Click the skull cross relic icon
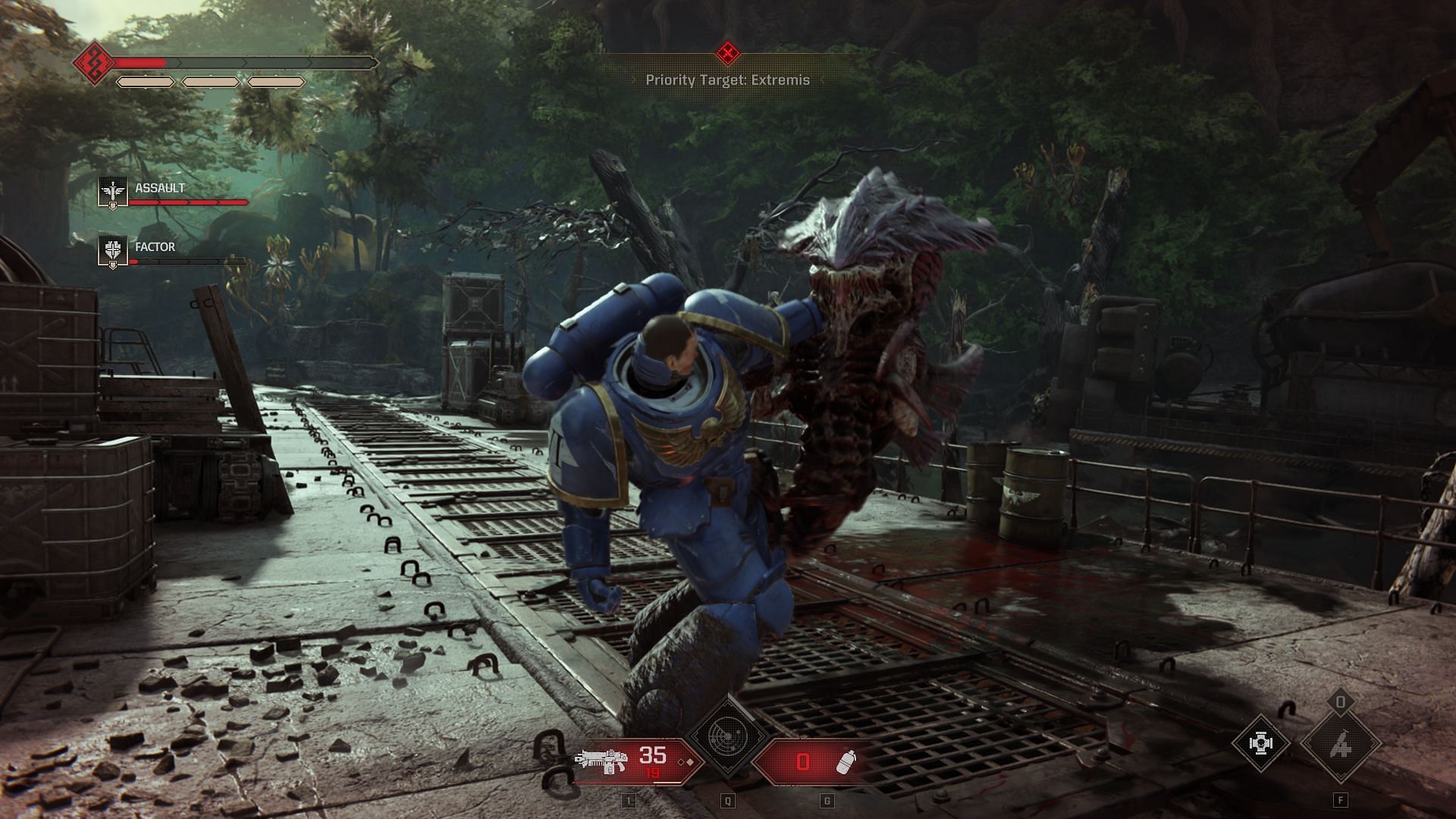 click(1260, 743)
